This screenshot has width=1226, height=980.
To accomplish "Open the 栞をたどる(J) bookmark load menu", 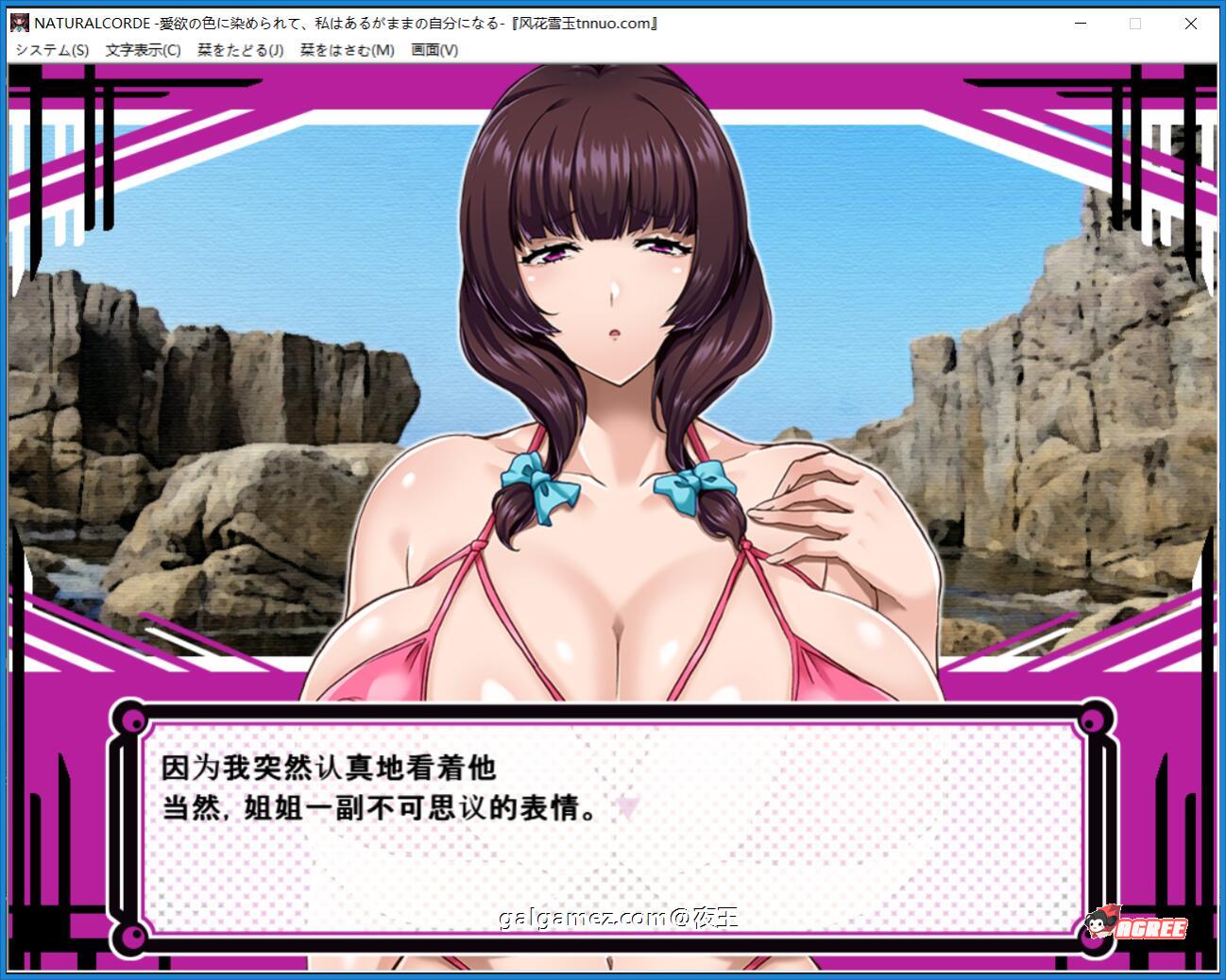I will [x=238, y=50].
